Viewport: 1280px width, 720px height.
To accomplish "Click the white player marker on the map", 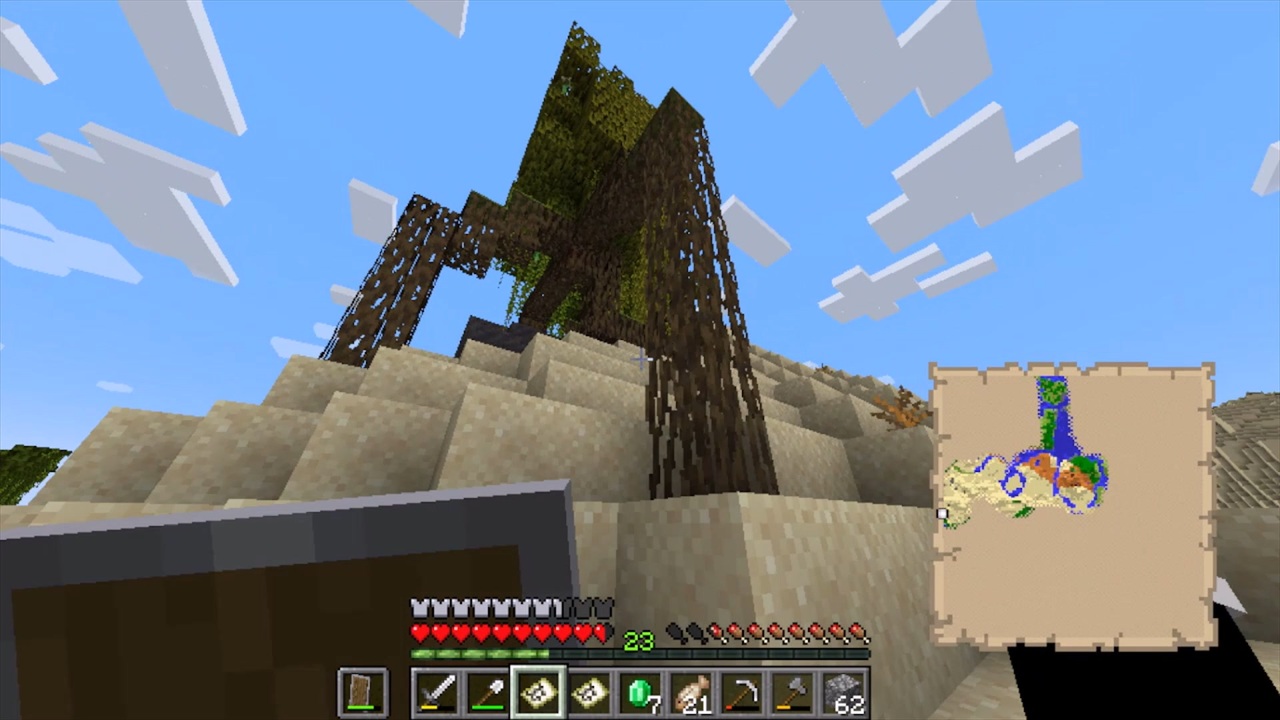I will (942, 512).
